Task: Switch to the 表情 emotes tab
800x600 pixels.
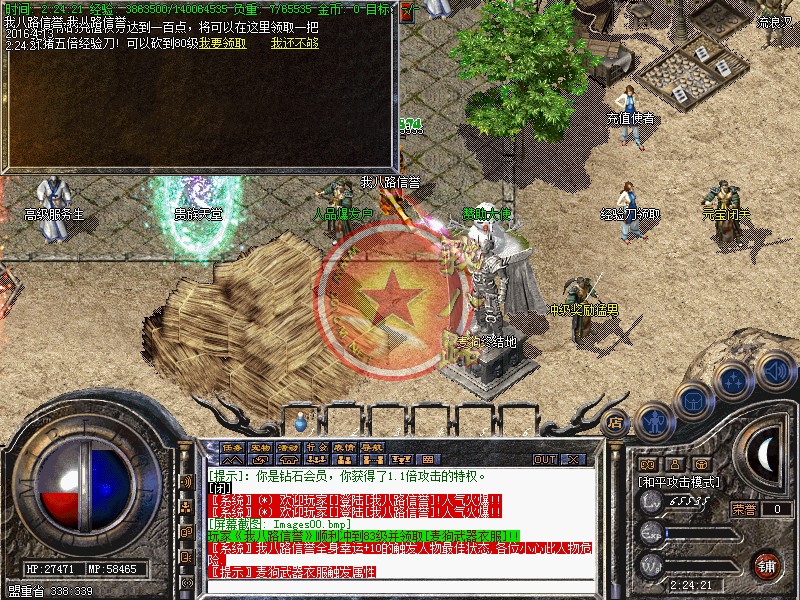Action: tap(344, 447)
